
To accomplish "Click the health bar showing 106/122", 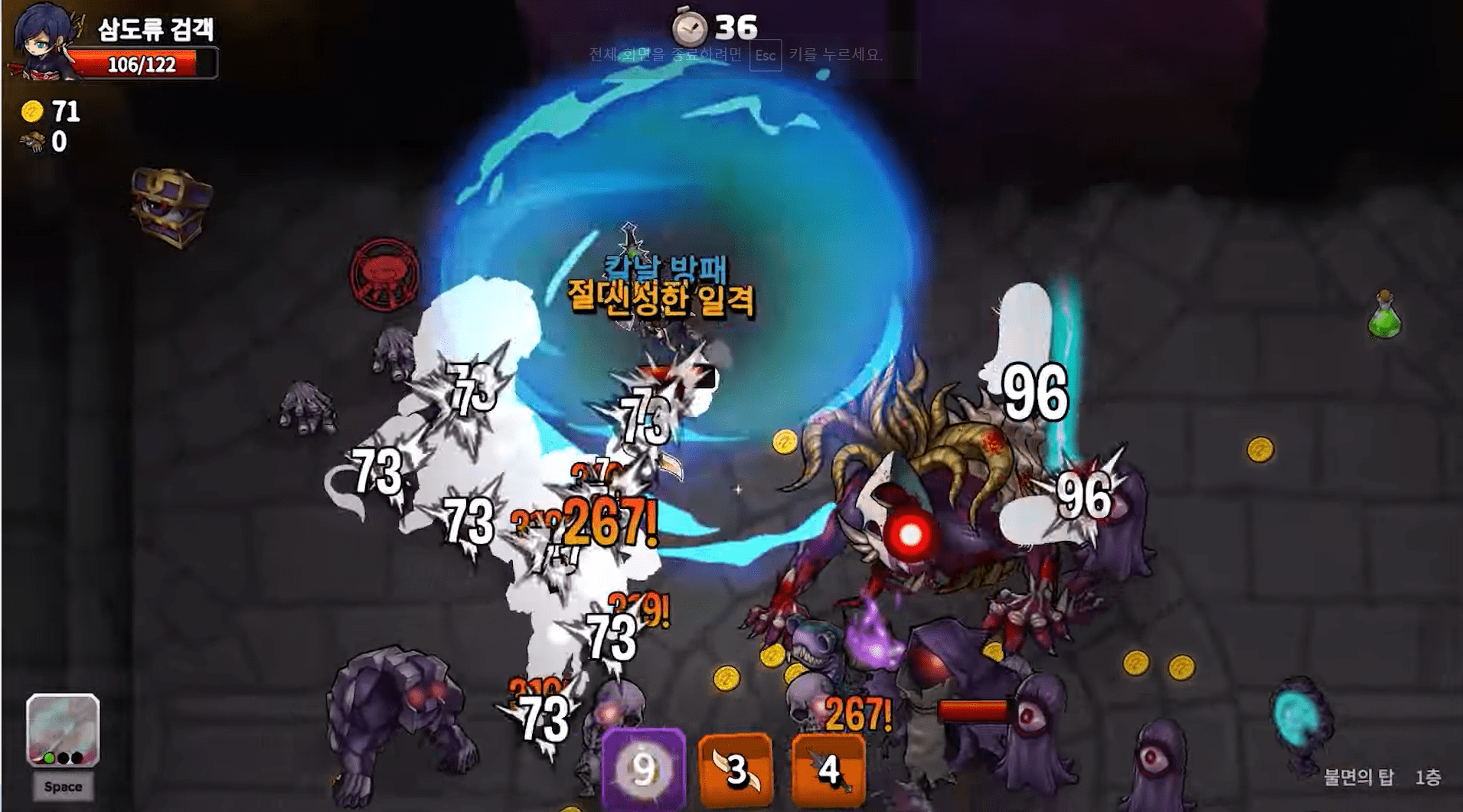I will 144,64.
